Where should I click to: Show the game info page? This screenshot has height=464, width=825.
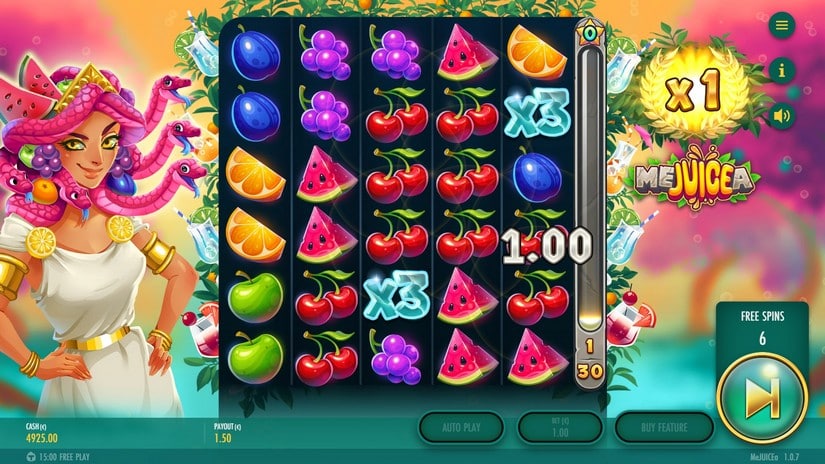(782, 70)
